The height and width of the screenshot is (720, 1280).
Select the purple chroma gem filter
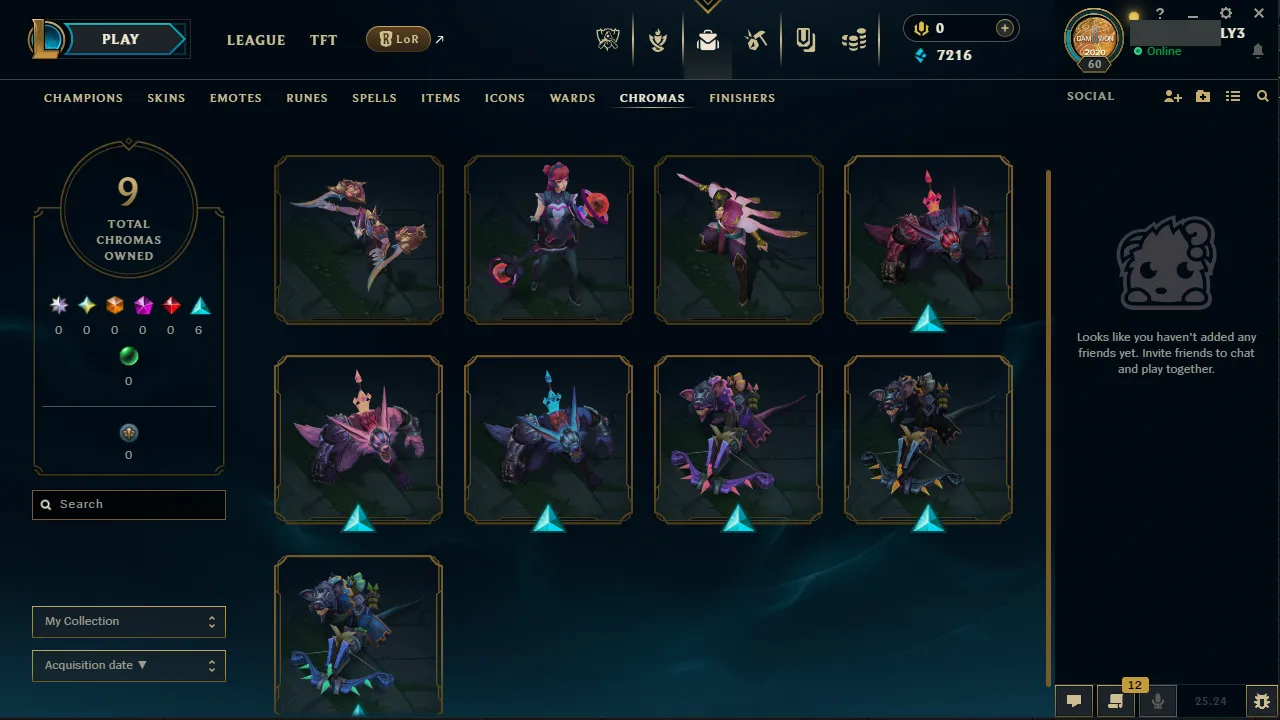(x=142, y=304)
